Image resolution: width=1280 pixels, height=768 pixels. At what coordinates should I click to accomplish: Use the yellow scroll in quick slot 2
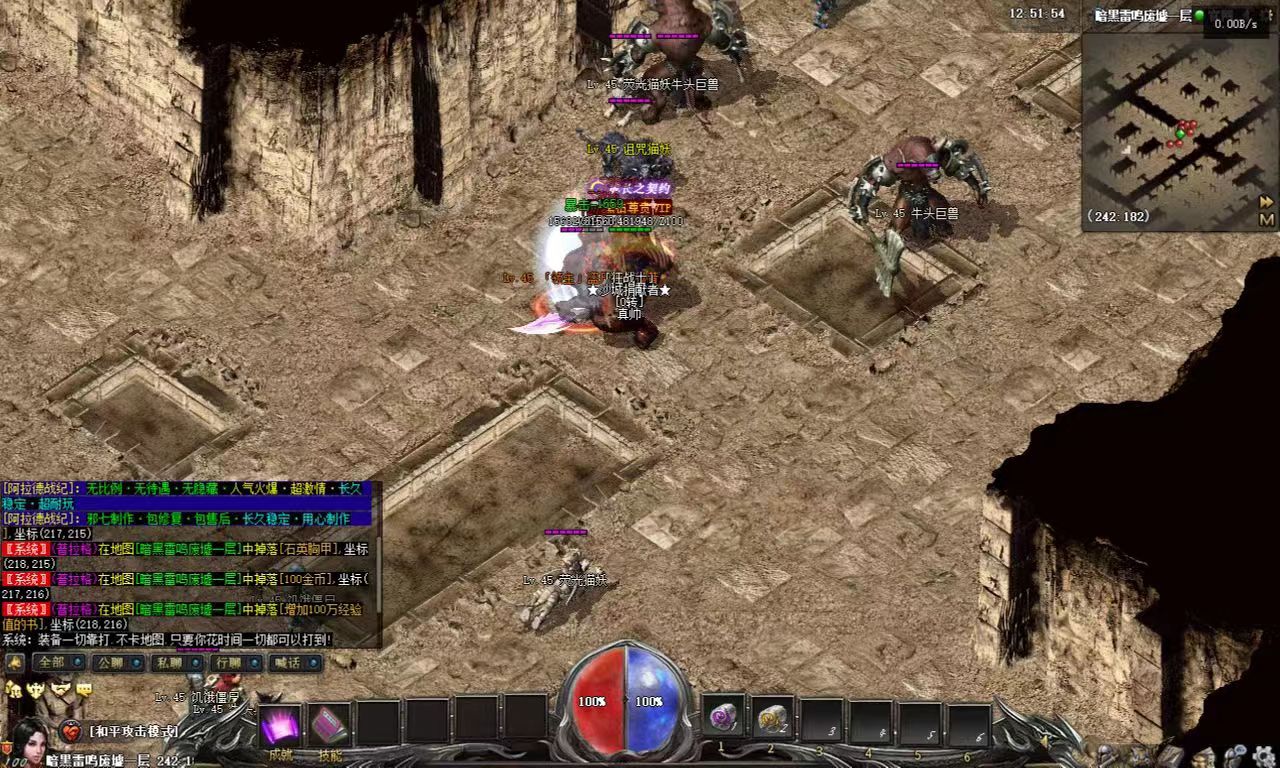pos(772,717)
